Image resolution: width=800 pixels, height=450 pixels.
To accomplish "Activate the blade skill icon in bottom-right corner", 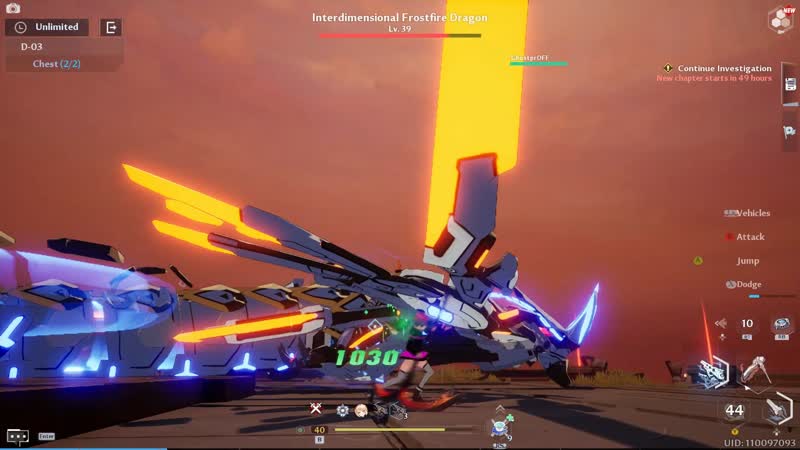I will tap(777, 410).
